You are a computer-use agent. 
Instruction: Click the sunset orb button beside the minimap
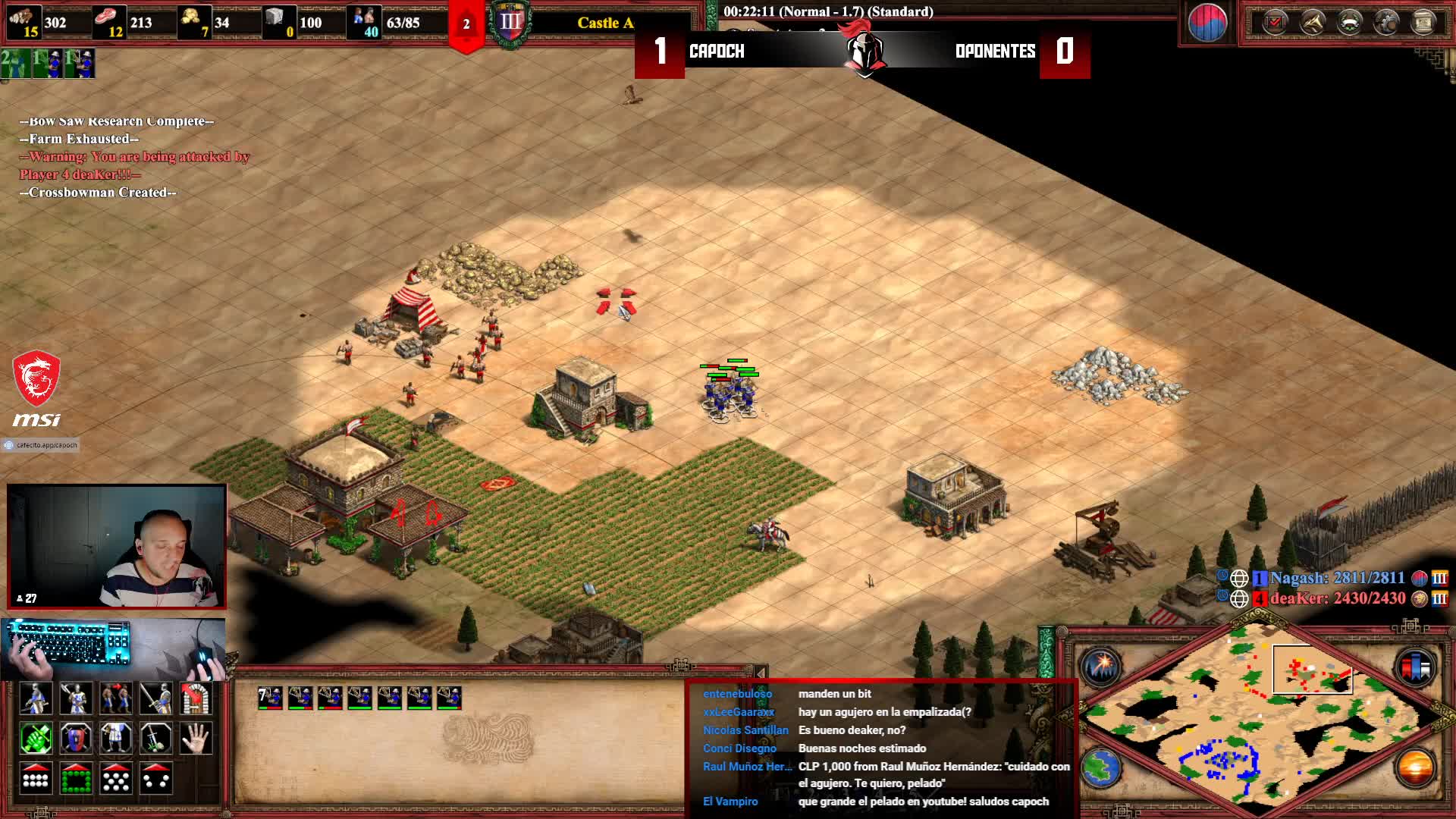tap(1414, 768)
